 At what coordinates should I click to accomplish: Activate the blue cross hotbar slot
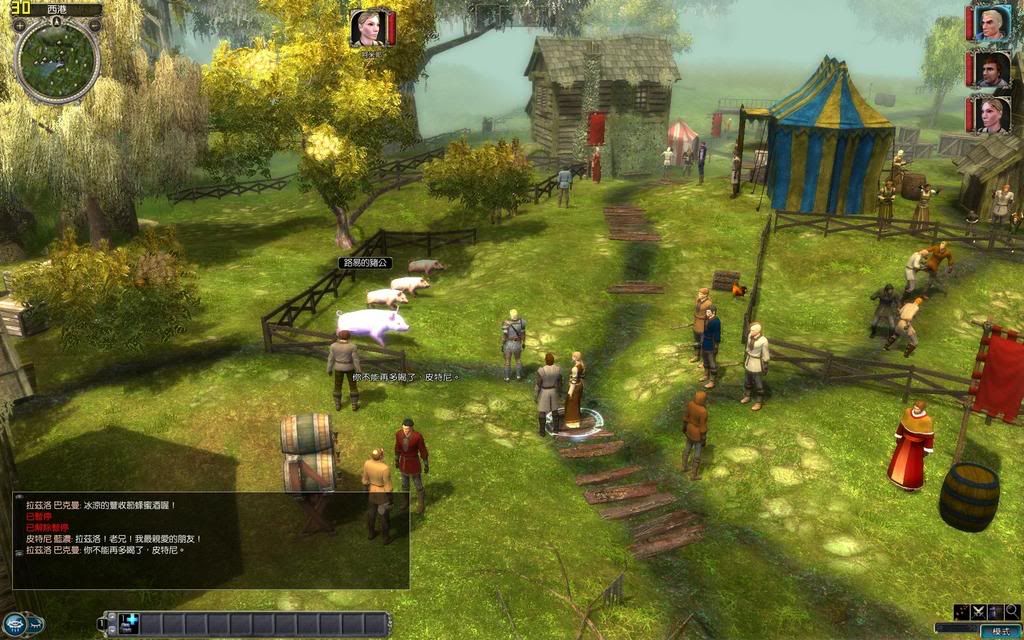128,623
